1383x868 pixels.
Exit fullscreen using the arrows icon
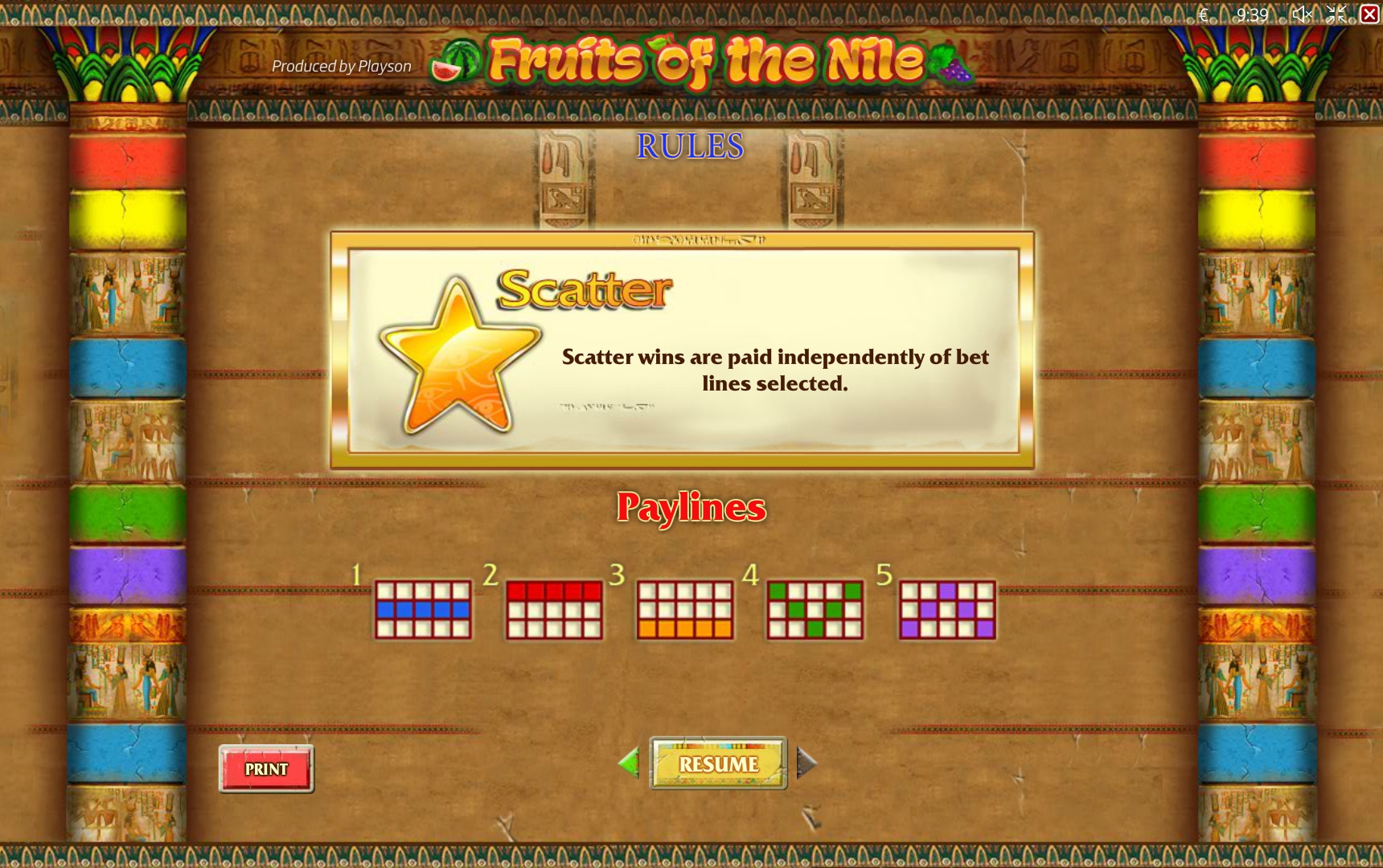pyautogui.click(x=1336, y=14)
